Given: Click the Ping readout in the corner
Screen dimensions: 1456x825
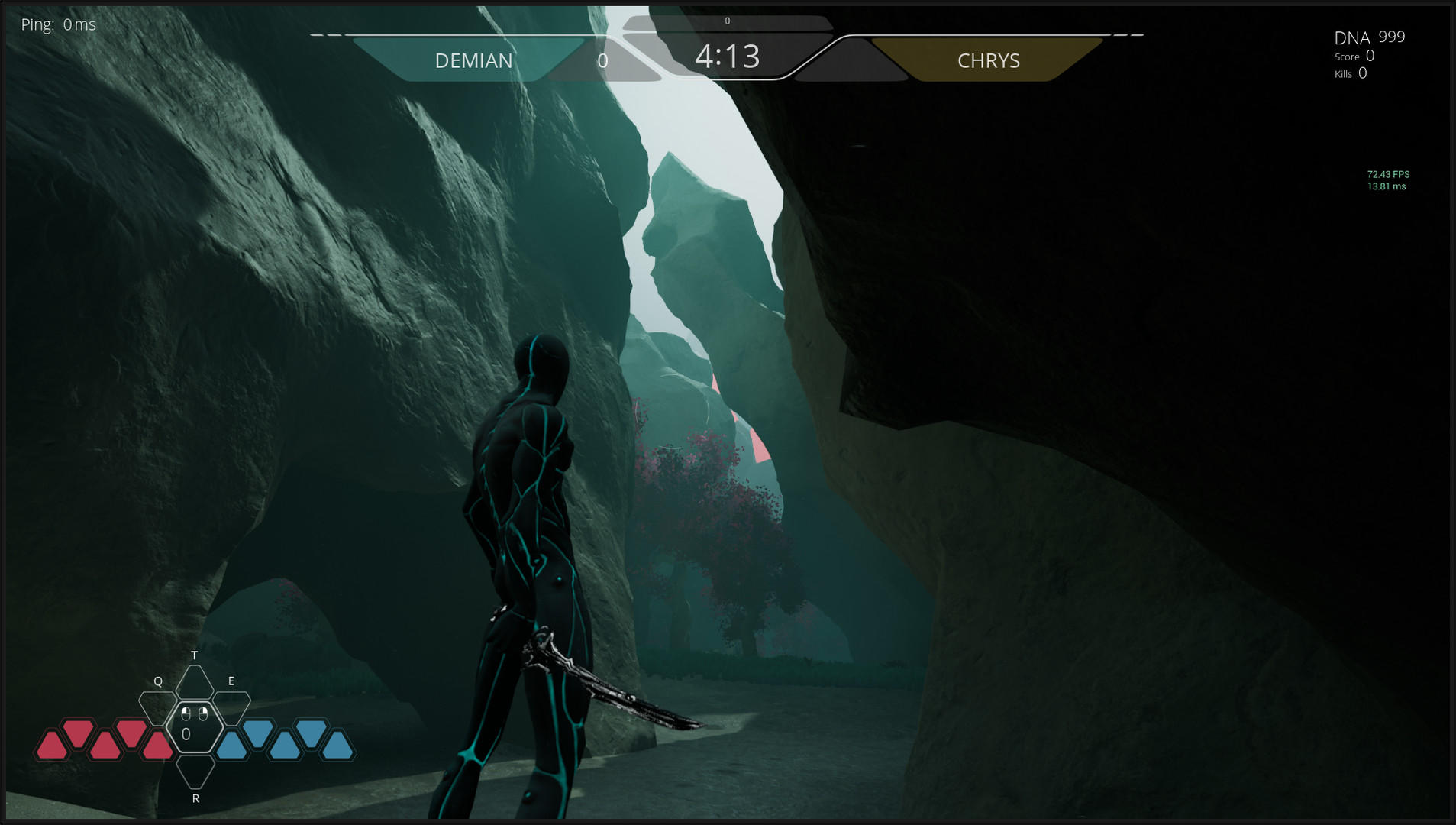Looking at the screenshot, I should tap(59, 24).
